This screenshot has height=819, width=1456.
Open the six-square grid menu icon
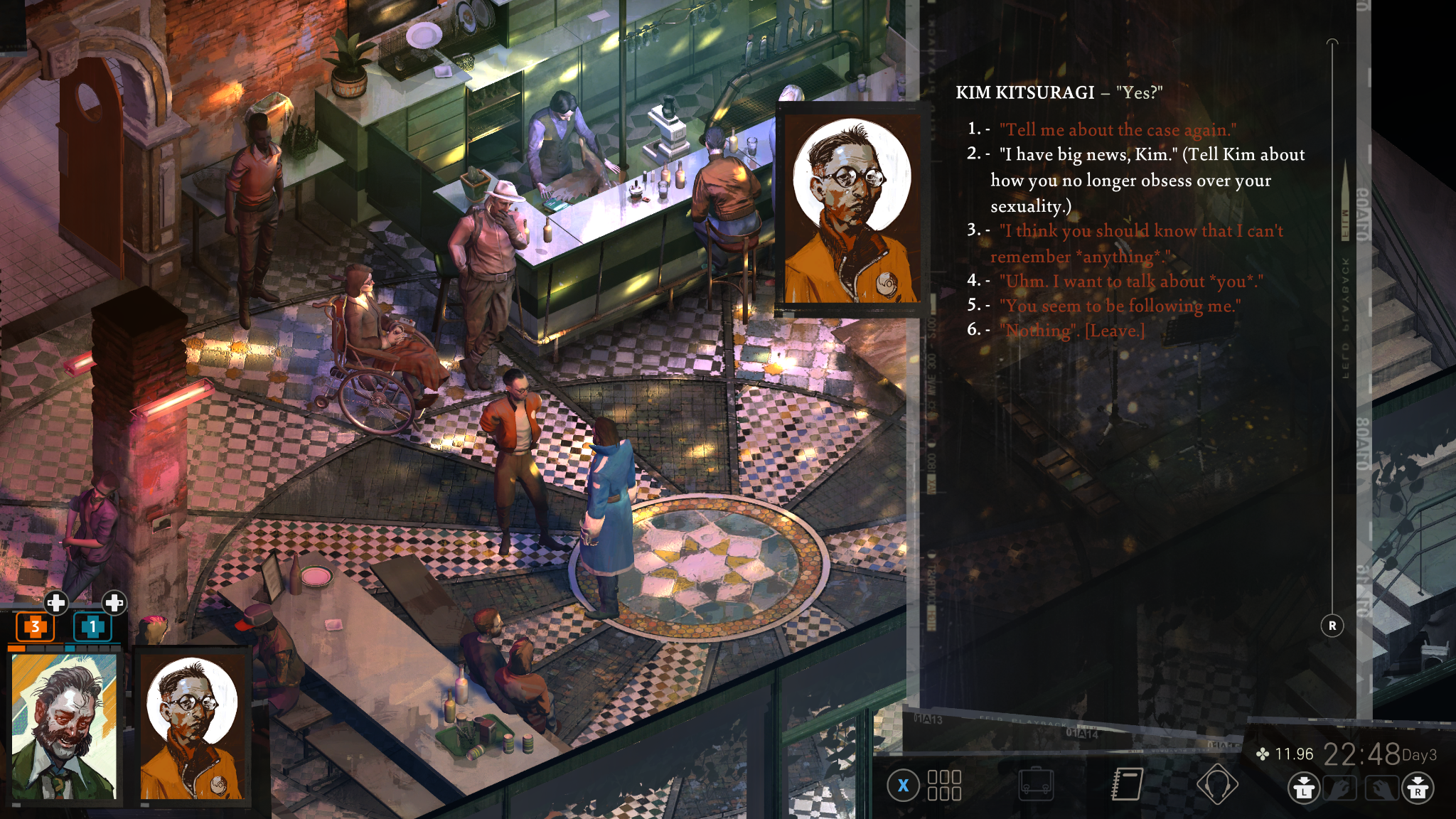click(x=944, y=786)
